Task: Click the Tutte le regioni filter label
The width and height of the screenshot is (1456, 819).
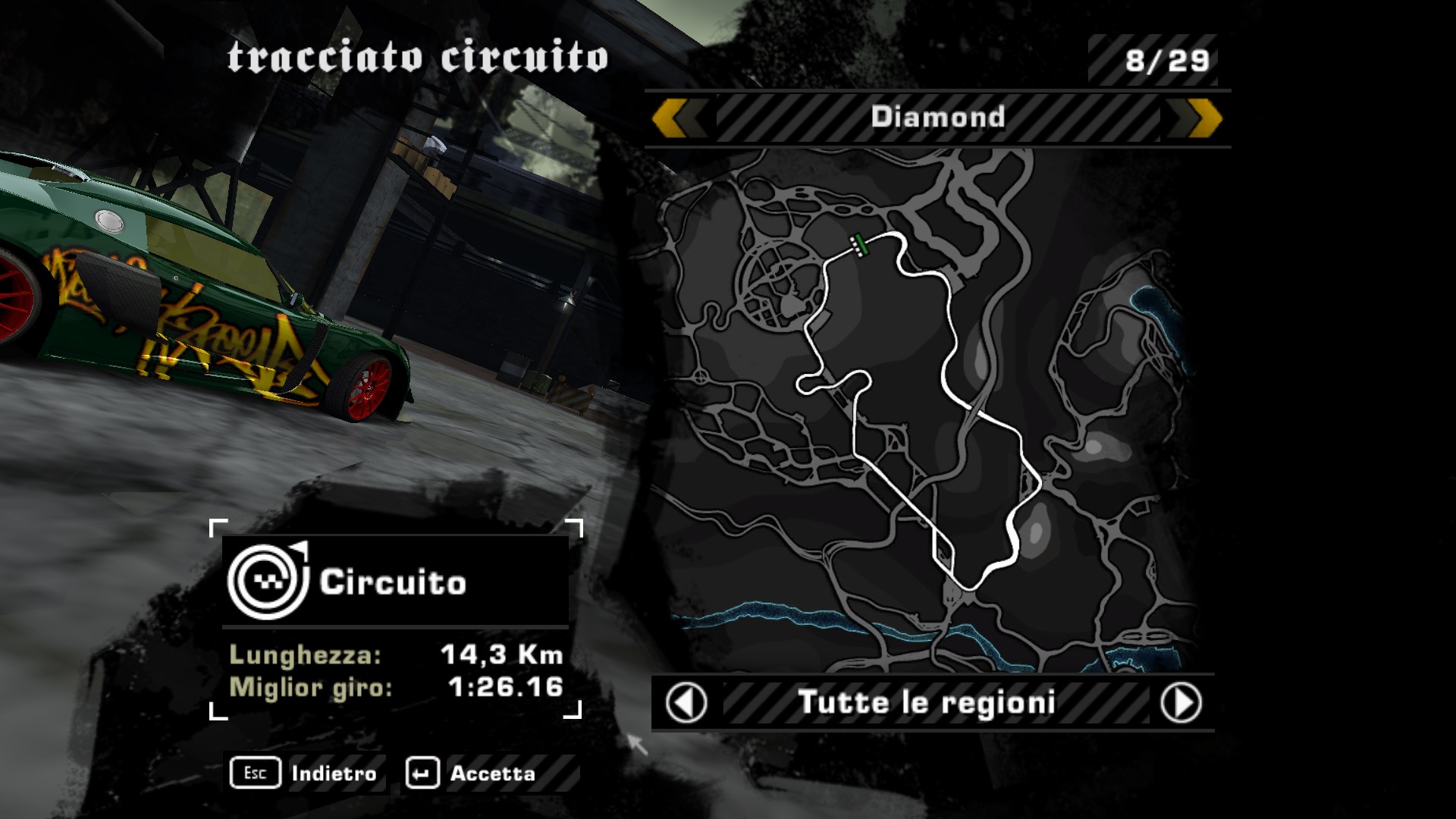Action: pyautogui.click(x=927, y=703)
